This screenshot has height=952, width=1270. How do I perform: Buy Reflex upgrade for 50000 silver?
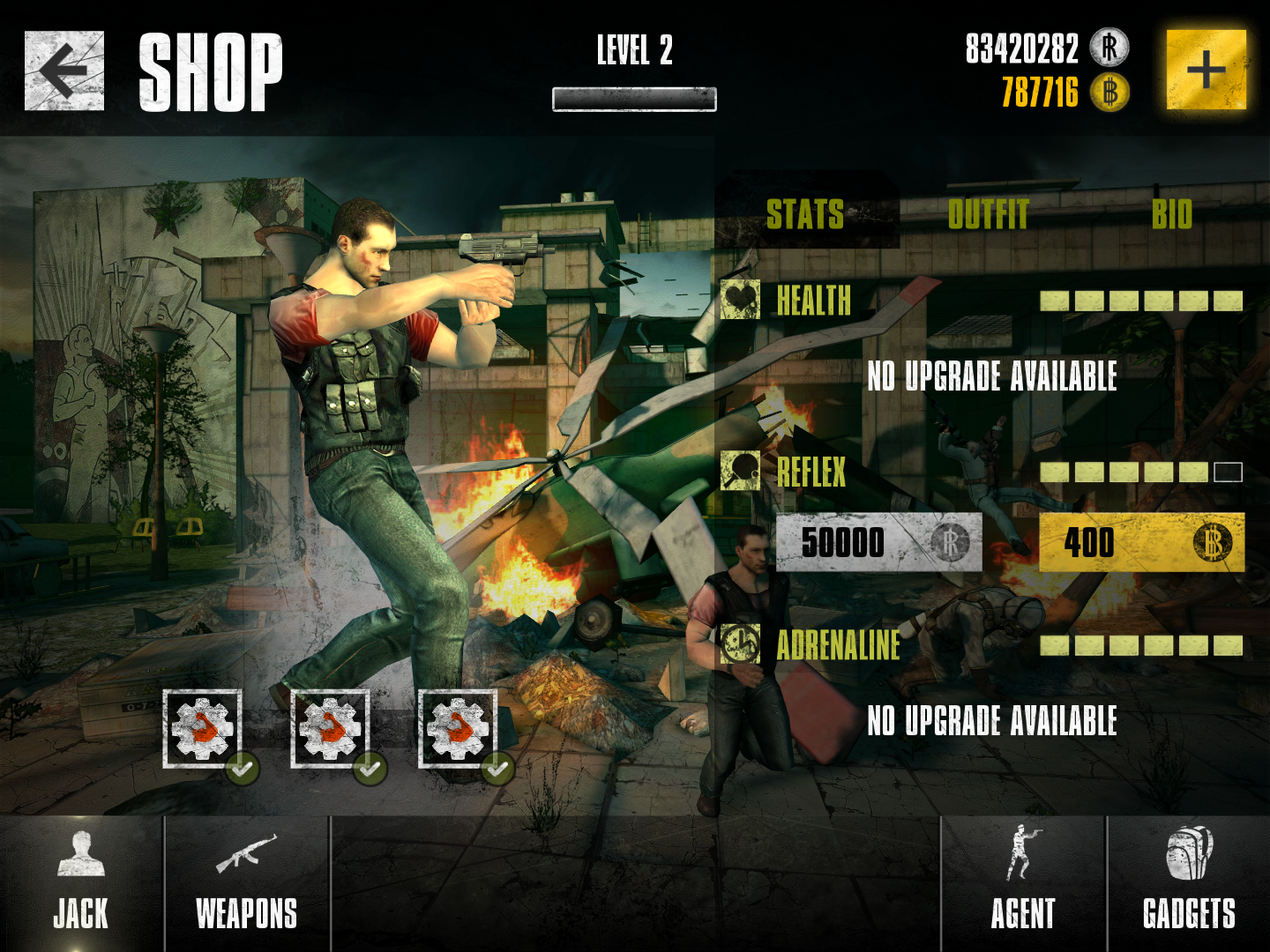(878, 542)
